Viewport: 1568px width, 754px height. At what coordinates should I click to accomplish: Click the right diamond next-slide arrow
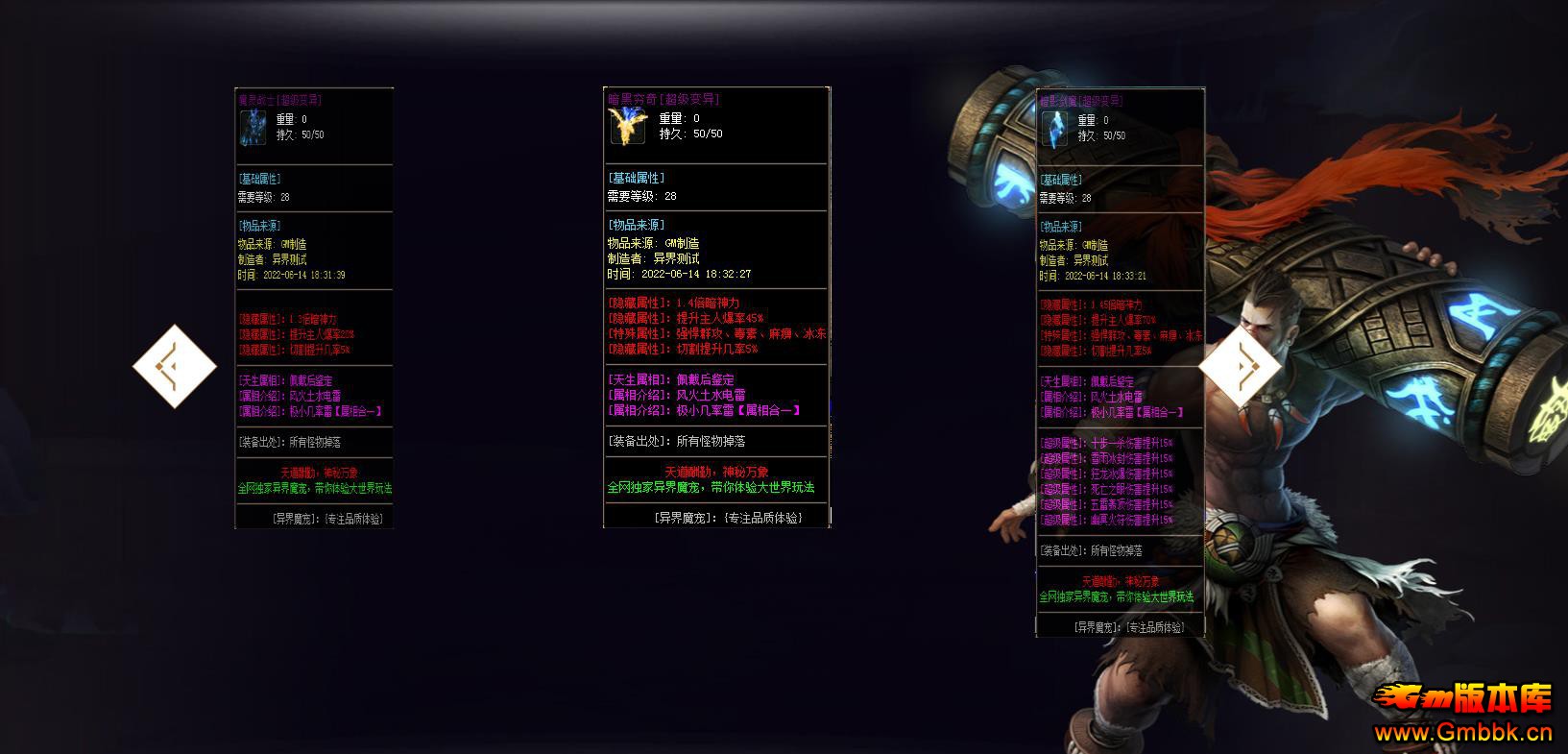point(1240,366)
